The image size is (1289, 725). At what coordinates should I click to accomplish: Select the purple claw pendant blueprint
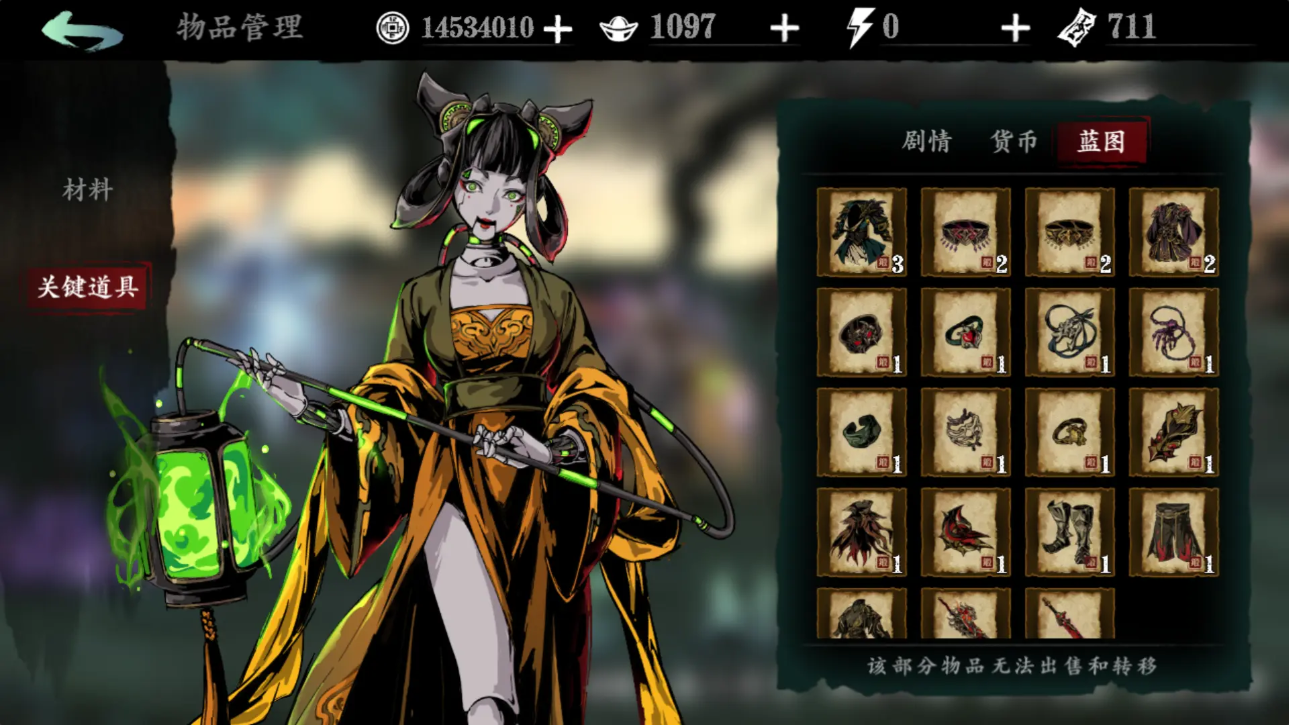(x=1173, y=332)
